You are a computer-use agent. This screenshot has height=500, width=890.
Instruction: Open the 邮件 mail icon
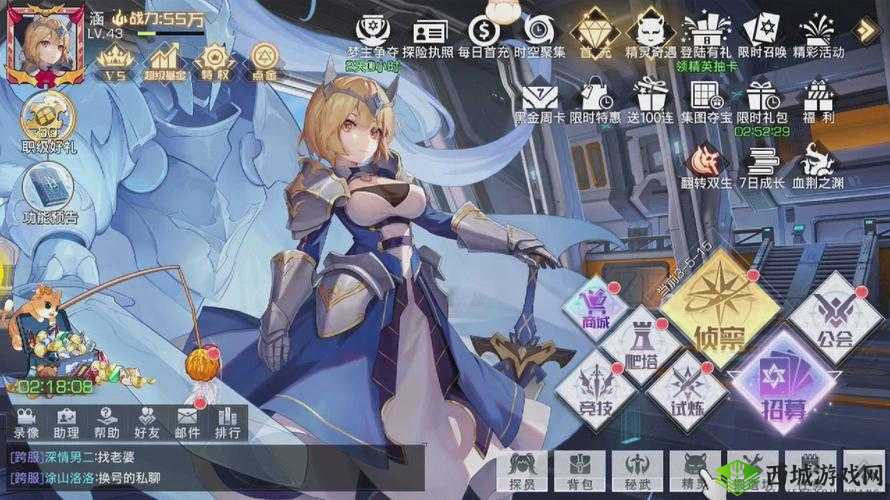(x=187, y=422)
